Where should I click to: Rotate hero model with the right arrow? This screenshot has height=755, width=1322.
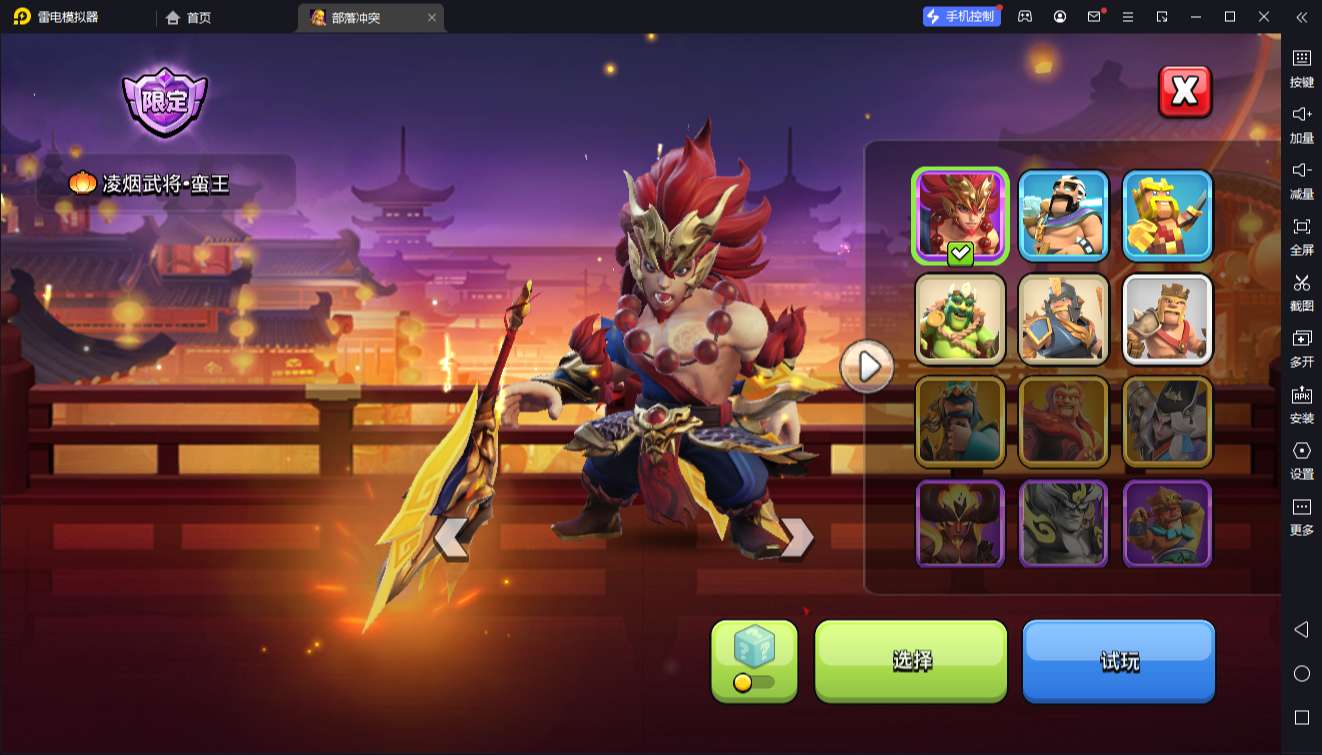(797, 538)
